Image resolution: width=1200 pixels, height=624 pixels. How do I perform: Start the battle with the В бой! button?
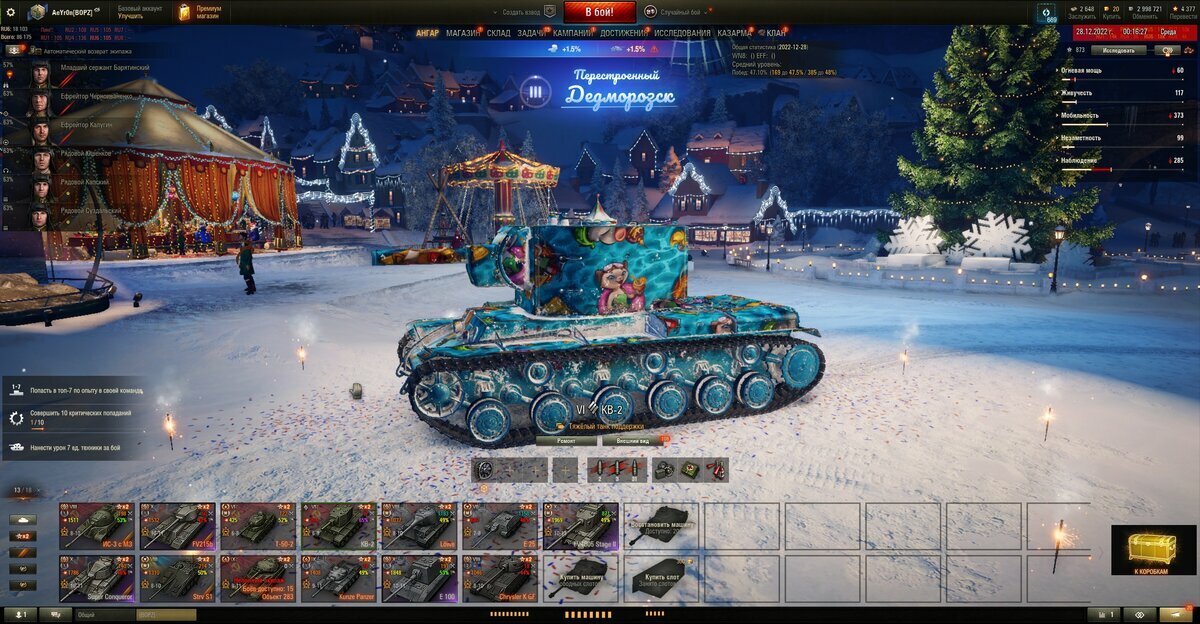[599, 12]
